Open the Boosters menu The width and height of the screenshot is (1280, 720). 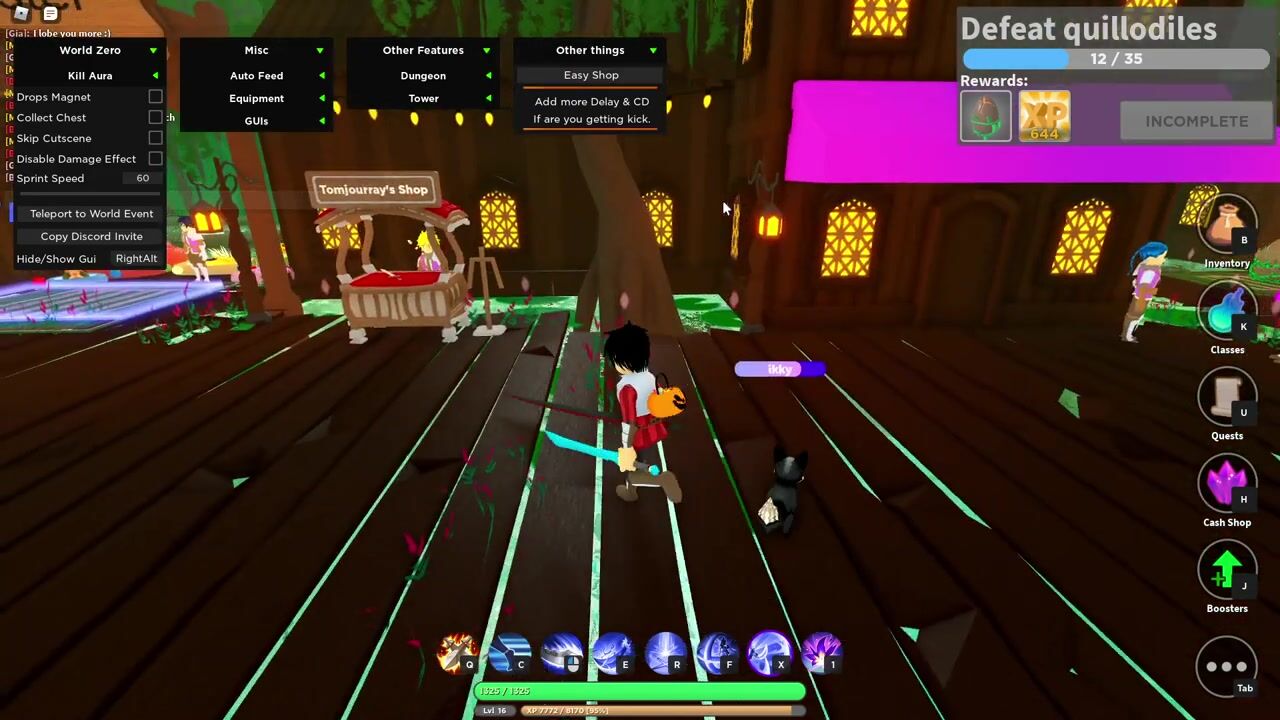coord(1226,572)
